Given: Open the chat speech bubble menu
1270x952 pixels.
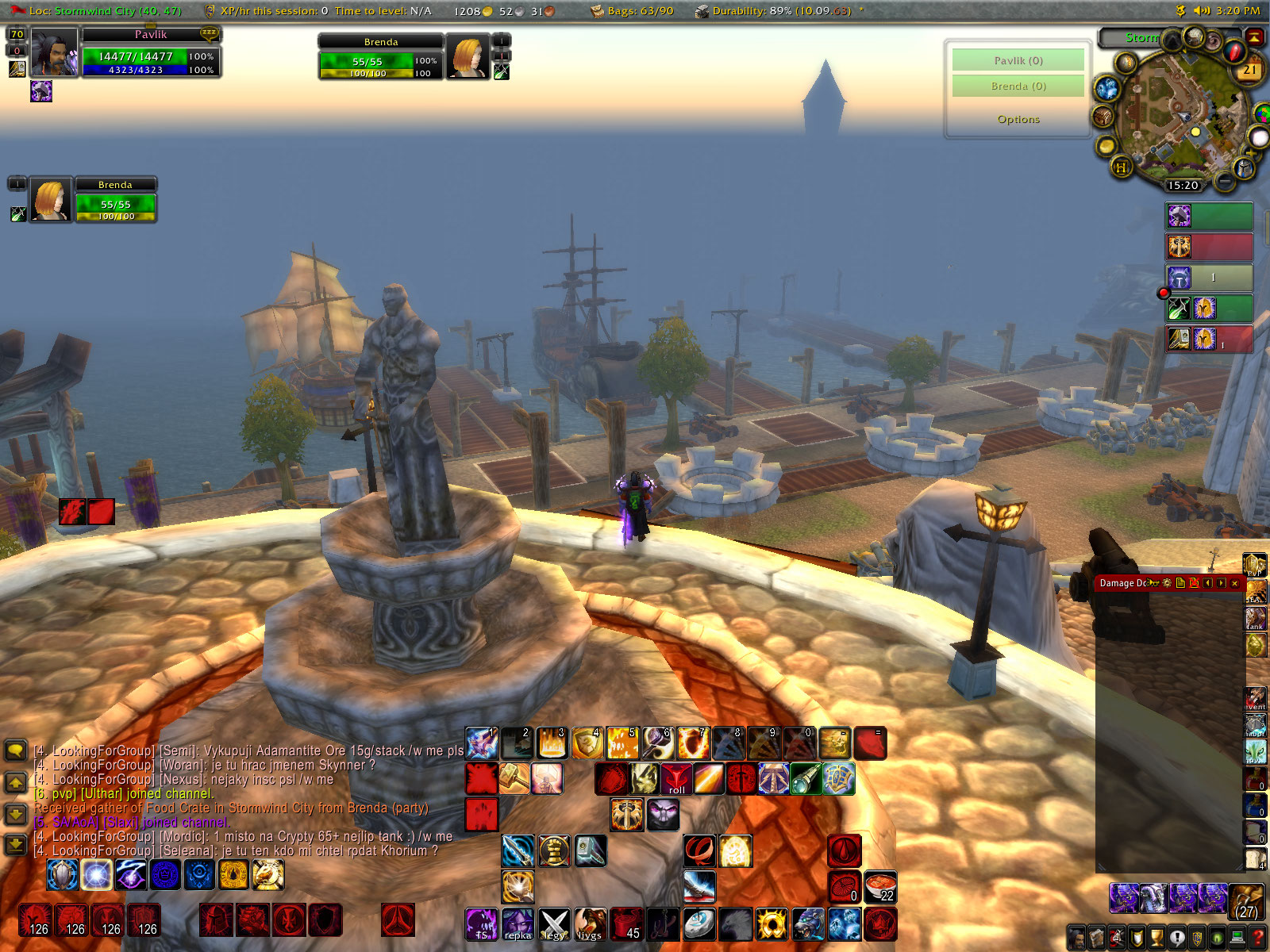Looking at the screenshot, I should [x=16, y=750].
